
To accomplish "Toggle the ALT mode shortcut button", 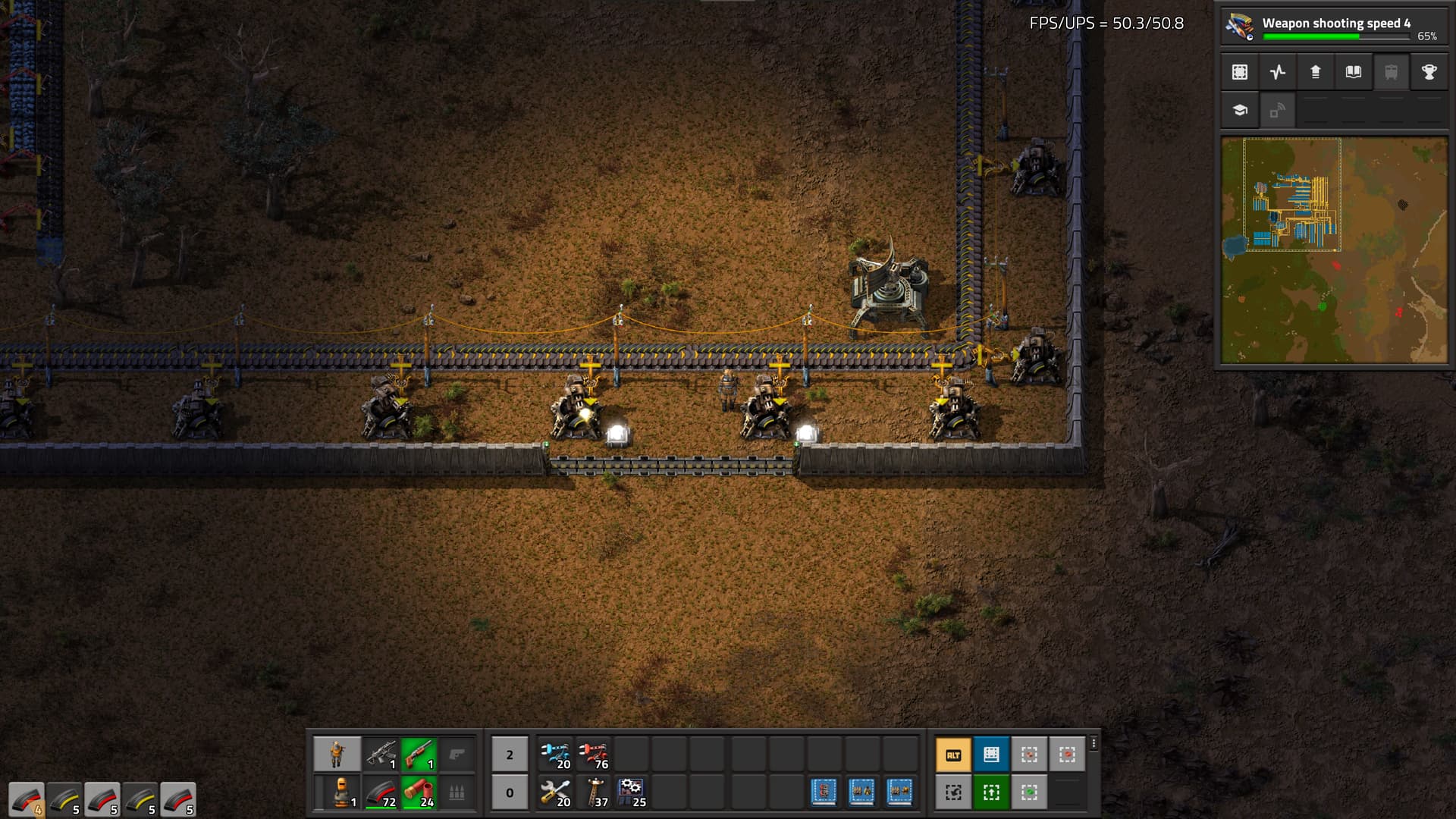I will coord(953,755).
